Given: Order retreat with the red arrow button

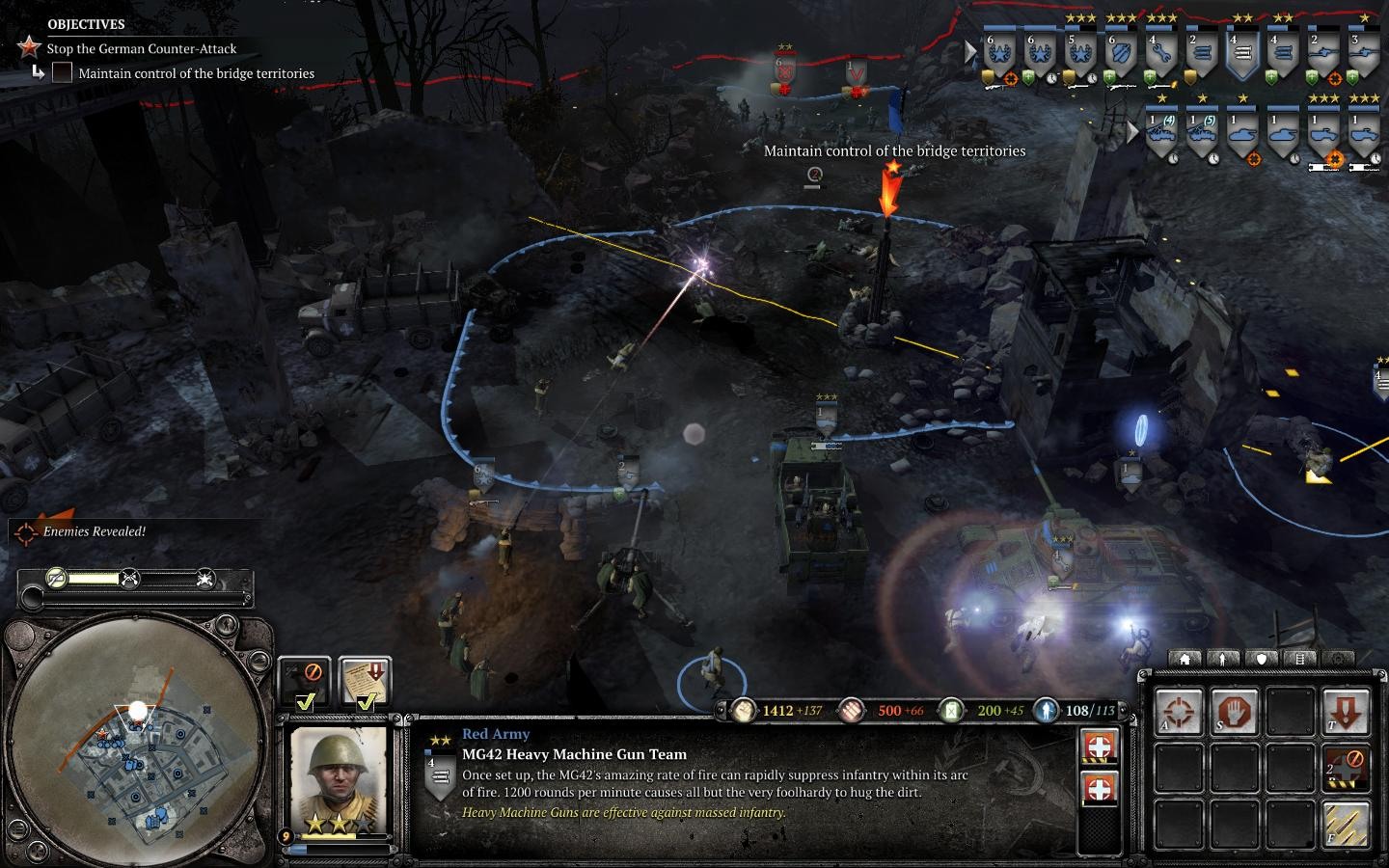Looking at the screenshot, I should tap(1346, 713).
